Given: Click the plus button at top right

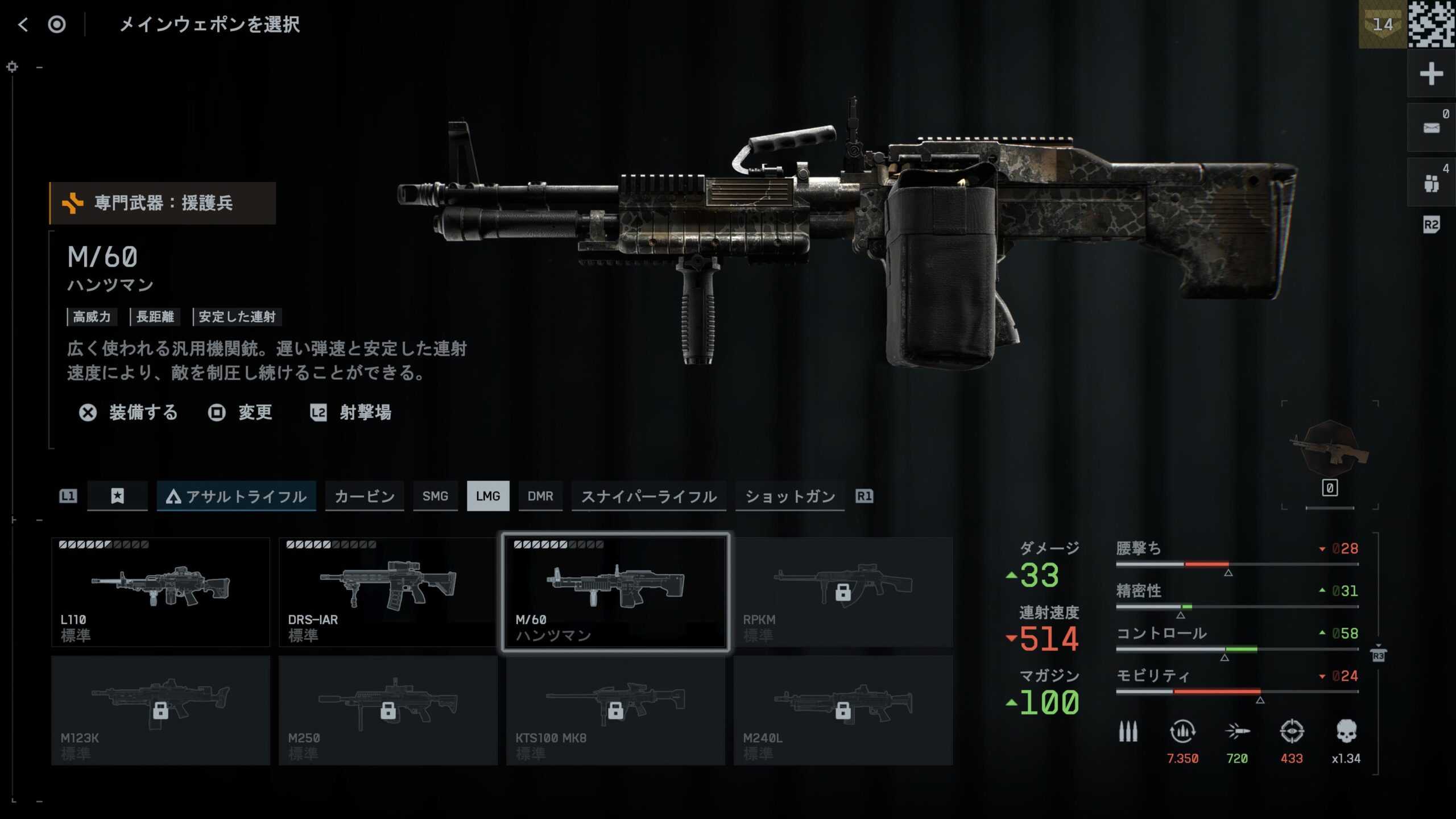Looking at the screenshot, I should pyautogui.click(x=1431, y=74).
